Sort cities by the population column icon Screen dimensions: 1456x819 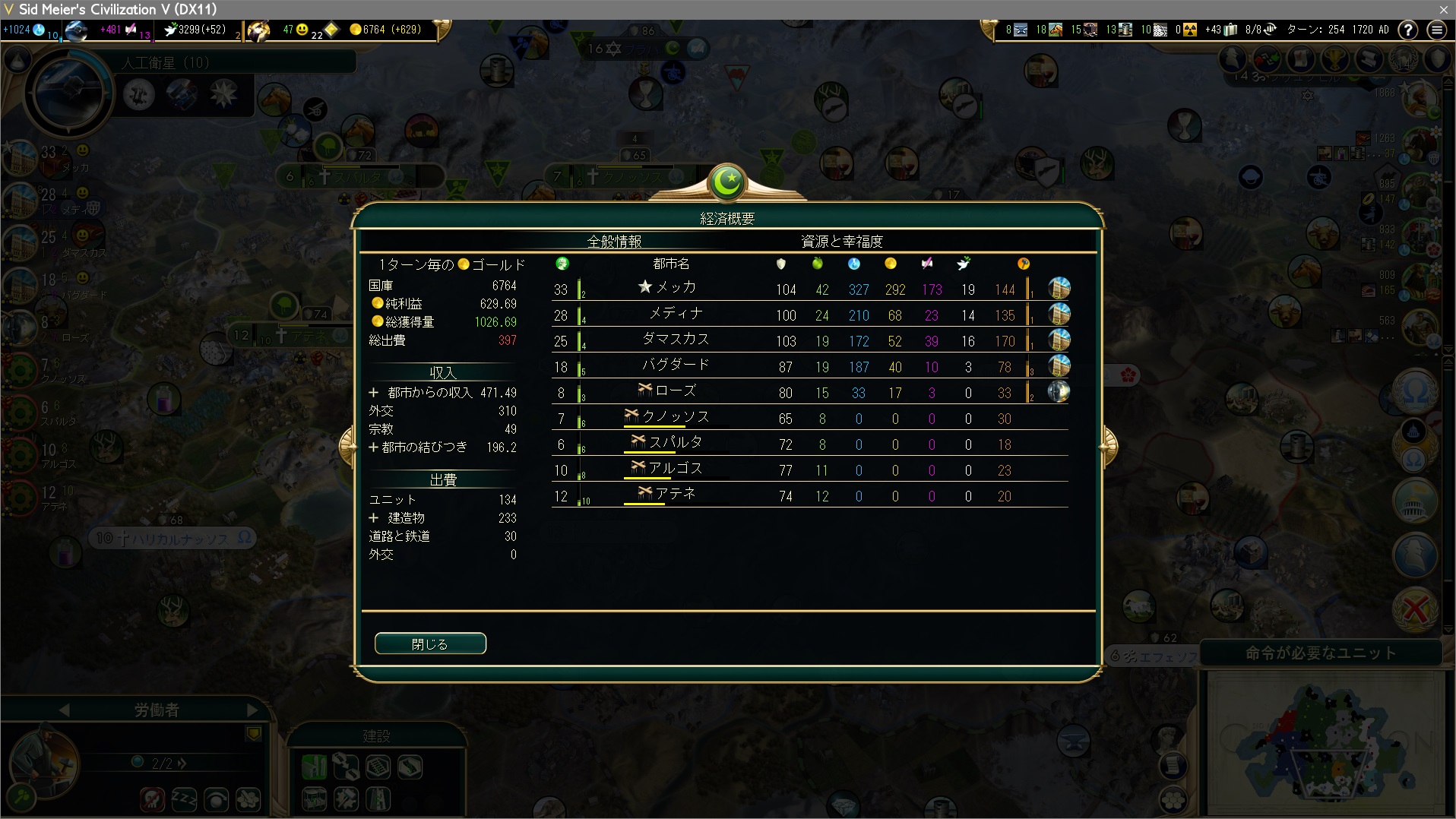point(562,264)
